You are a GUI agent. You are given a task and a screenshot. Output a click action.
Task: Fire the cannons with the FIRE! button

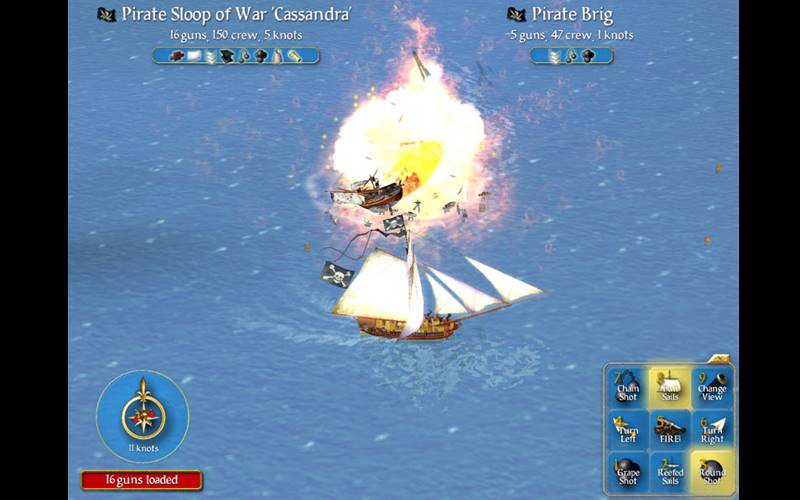click(x=670, y=430)
